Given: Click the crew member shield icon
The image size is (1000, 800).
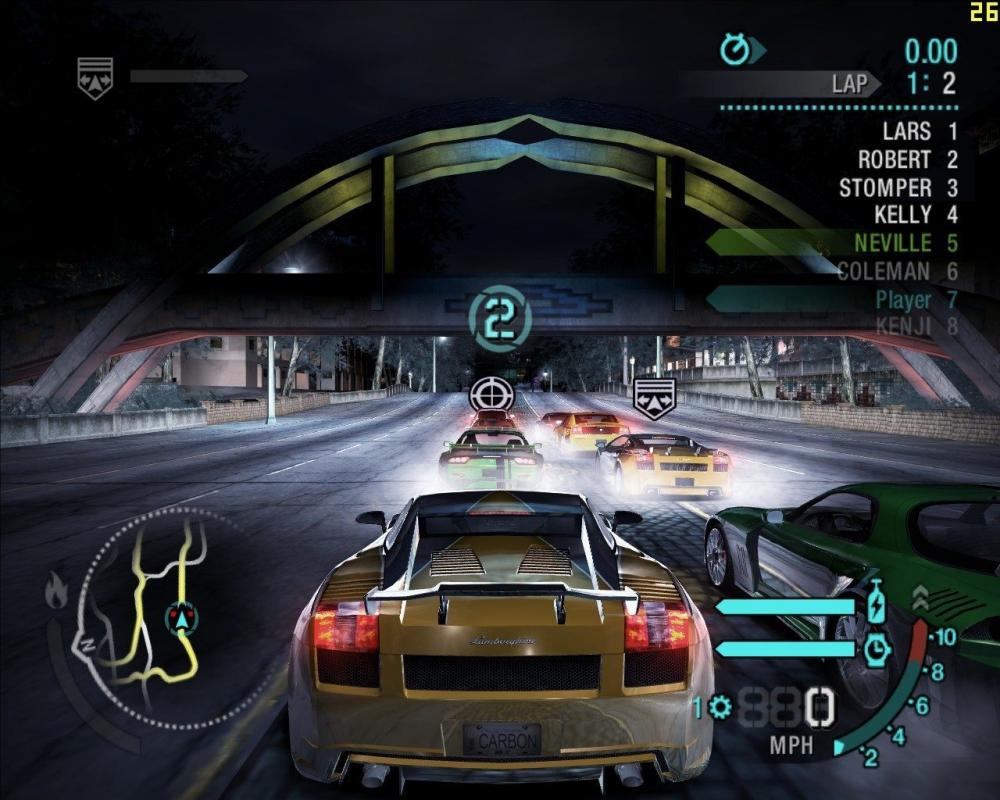Looking at the screenshot, I should [x=95, y=77].
